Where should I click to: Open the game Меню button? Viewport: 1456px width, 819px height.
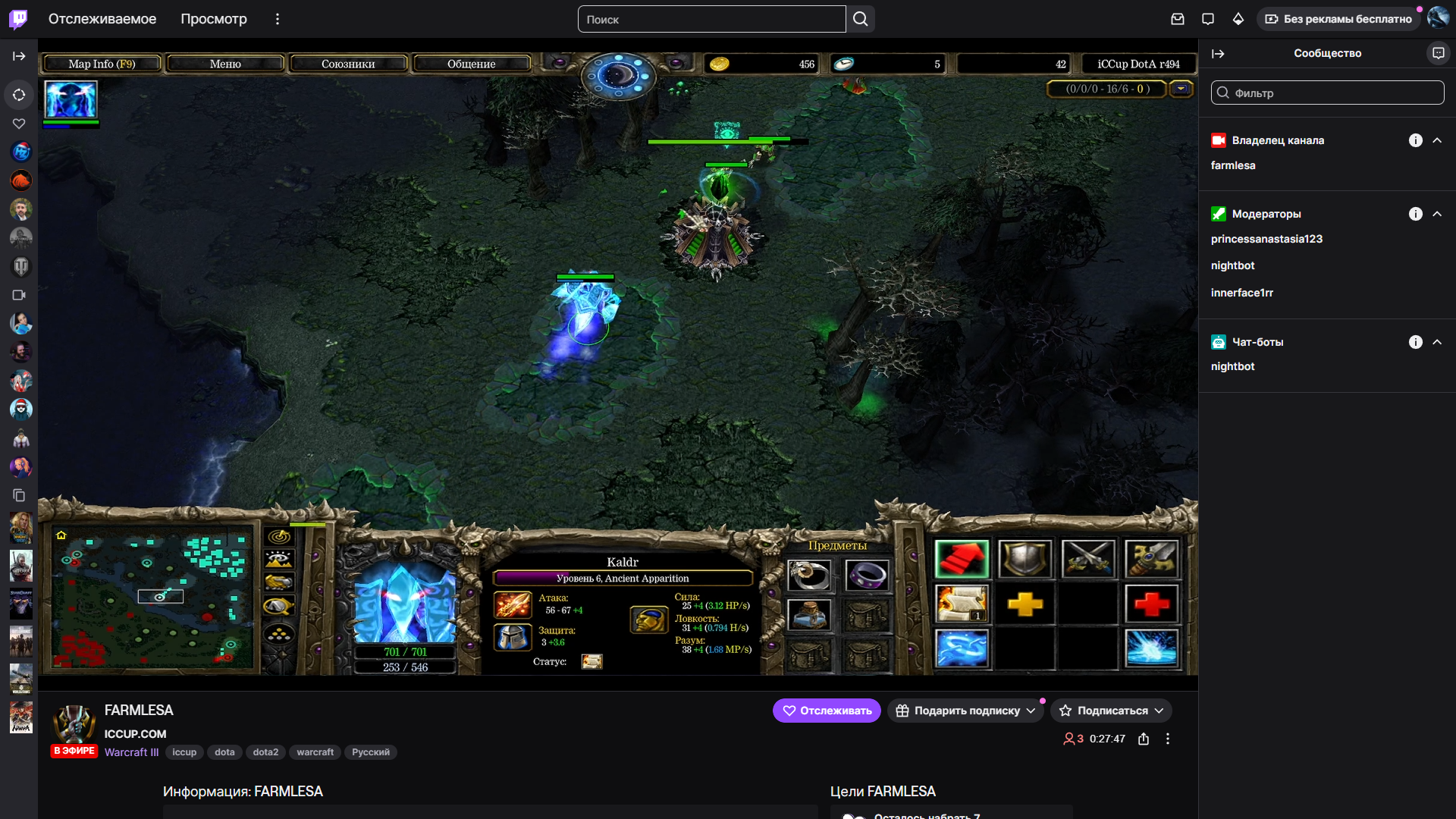click(x=225, y=64)
